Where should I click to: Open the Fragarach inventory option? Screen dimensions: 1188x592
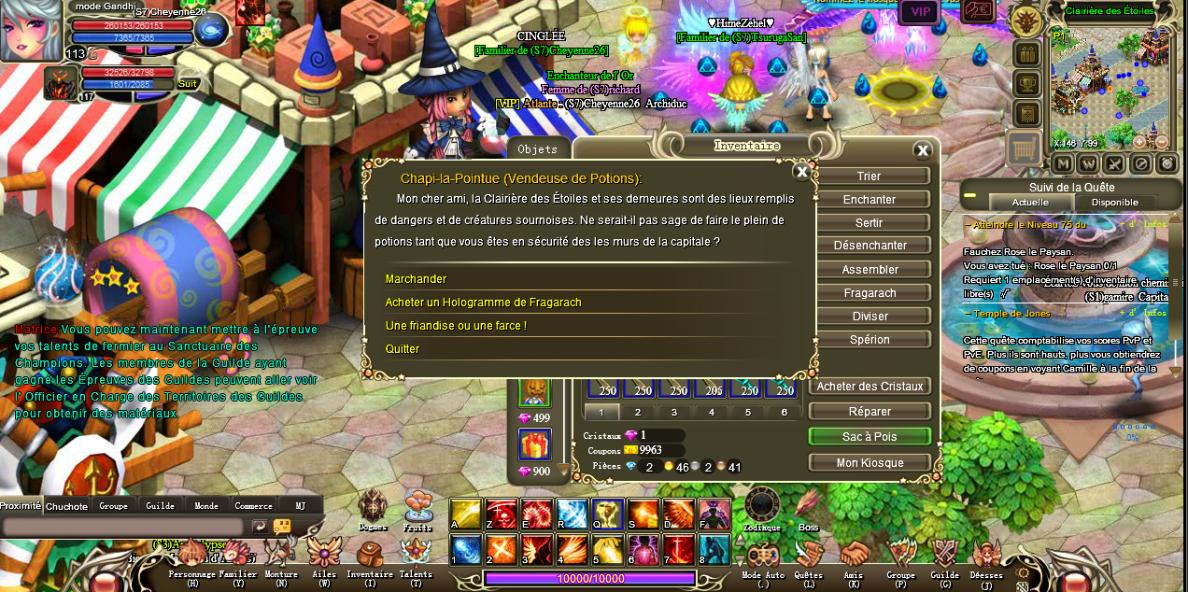pos(869,293)
